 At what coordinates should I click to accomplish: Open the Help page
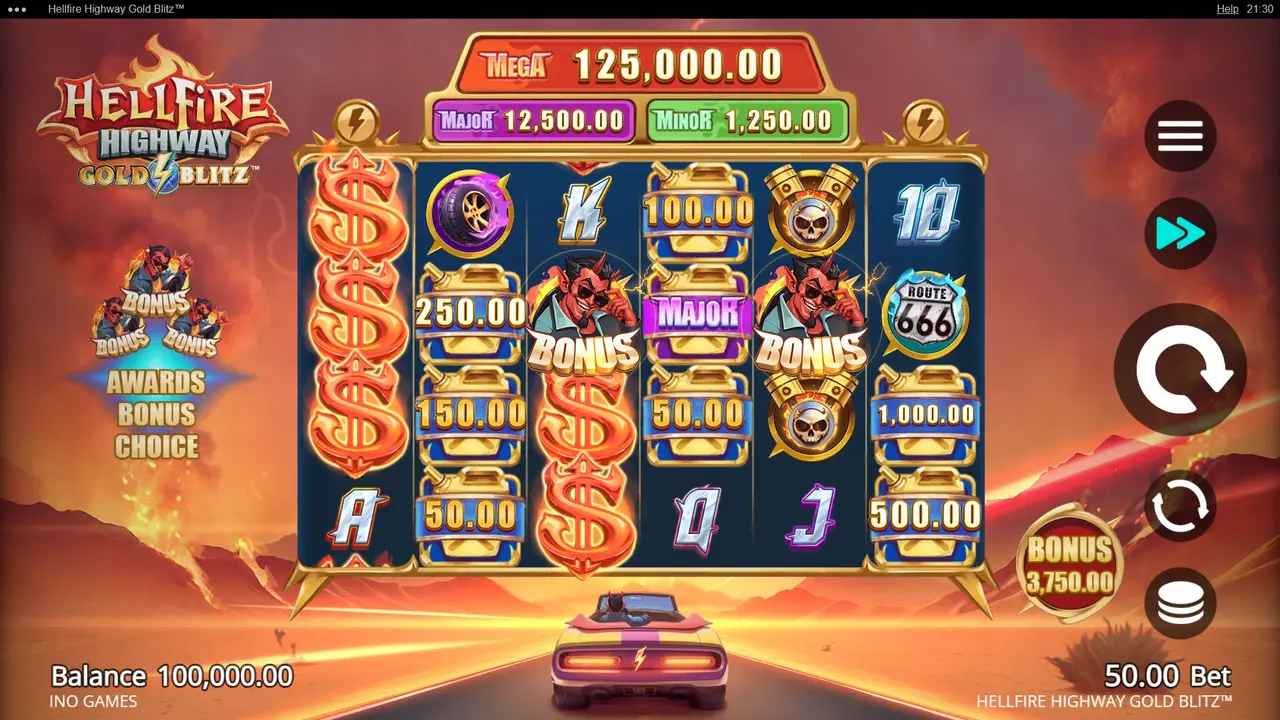pos(1227,9)
